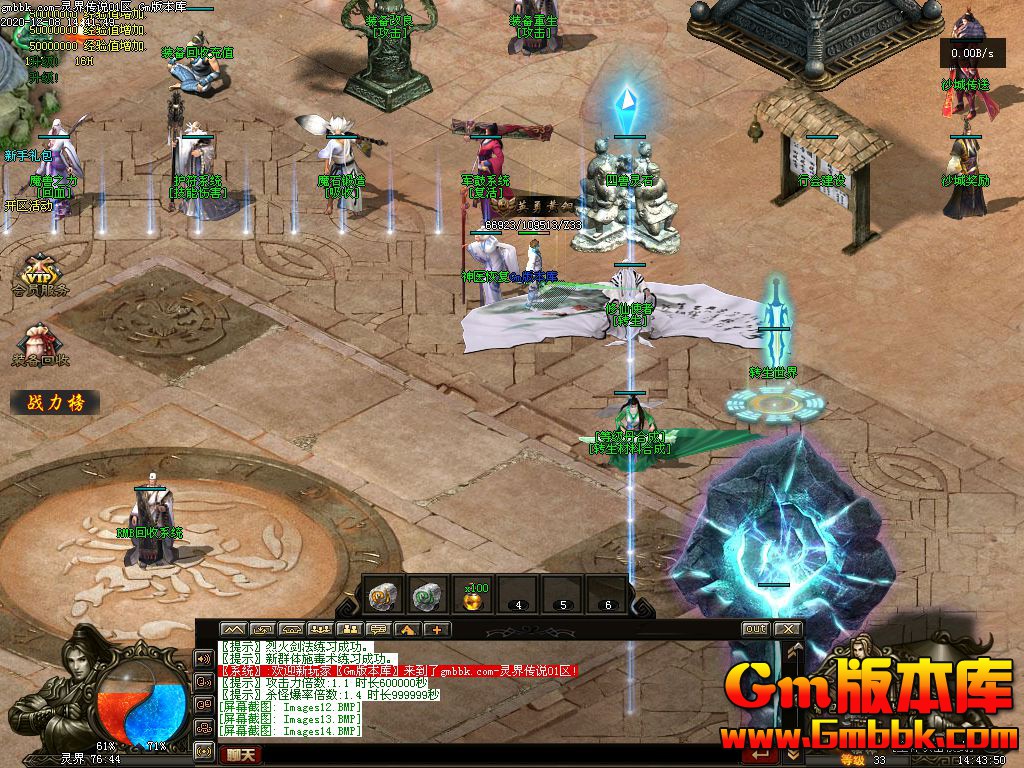Click the plus button on the chat toolbar

pos(437,630)
